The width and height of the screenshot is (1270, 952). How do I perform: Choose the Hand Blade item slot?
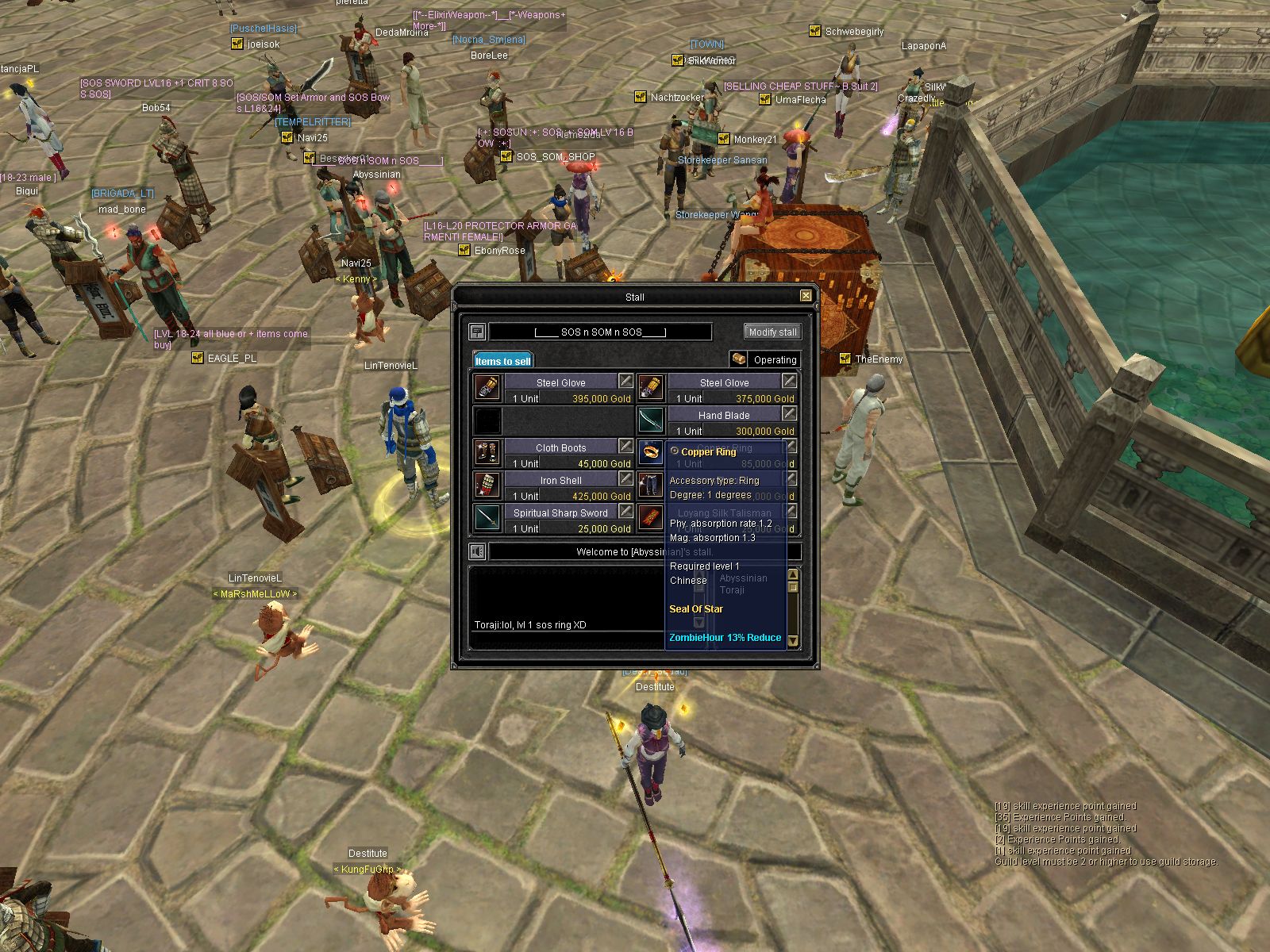click(x=650, y=420)
